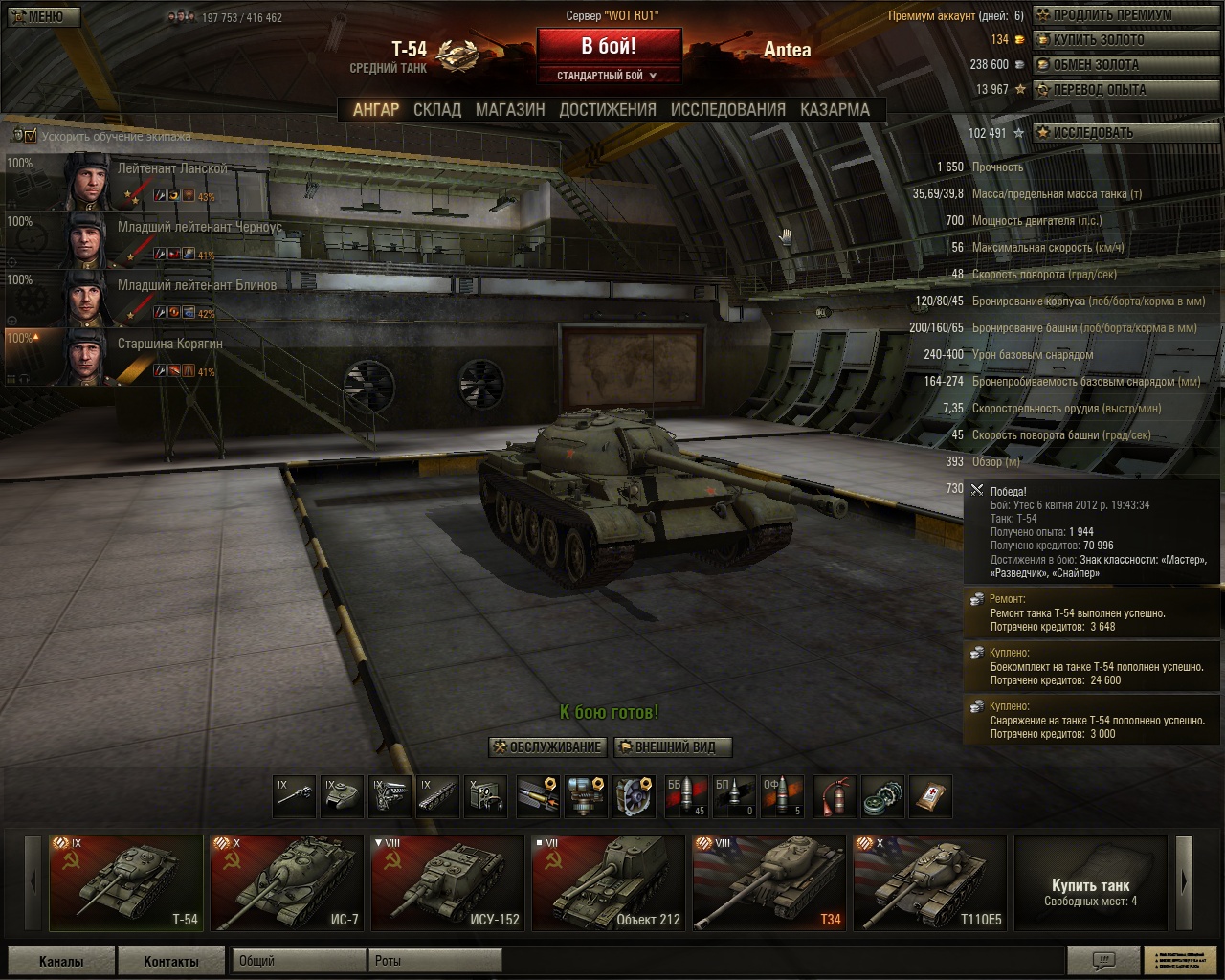The height and width of the screenshot is (980, 1225).
Task: Open the Контакты button
Action: 170,961
